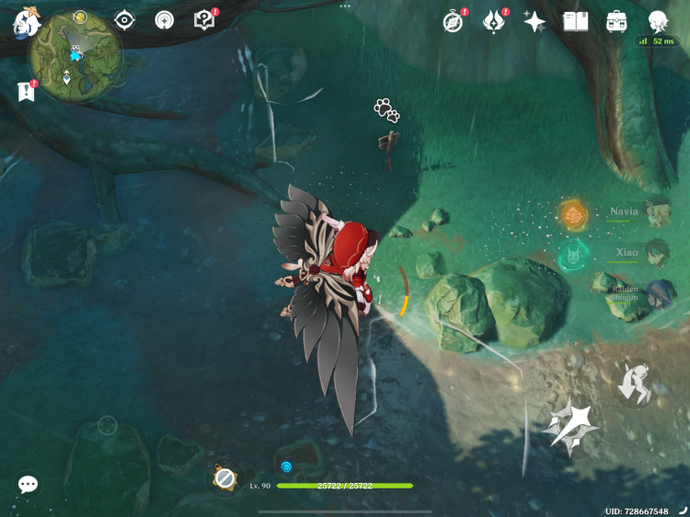Open the backpack inventory
This screenshot has height=517, width=690.
pos(616,21)
